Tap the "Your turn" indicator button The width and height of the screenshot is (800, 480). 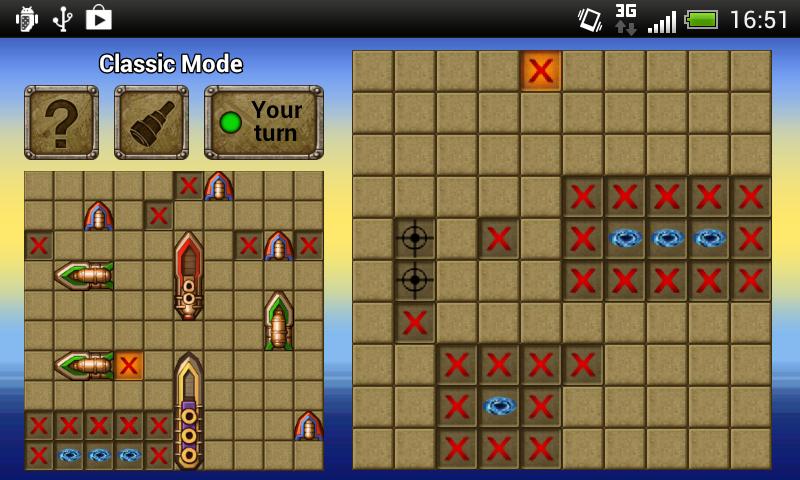coord(263,122)
